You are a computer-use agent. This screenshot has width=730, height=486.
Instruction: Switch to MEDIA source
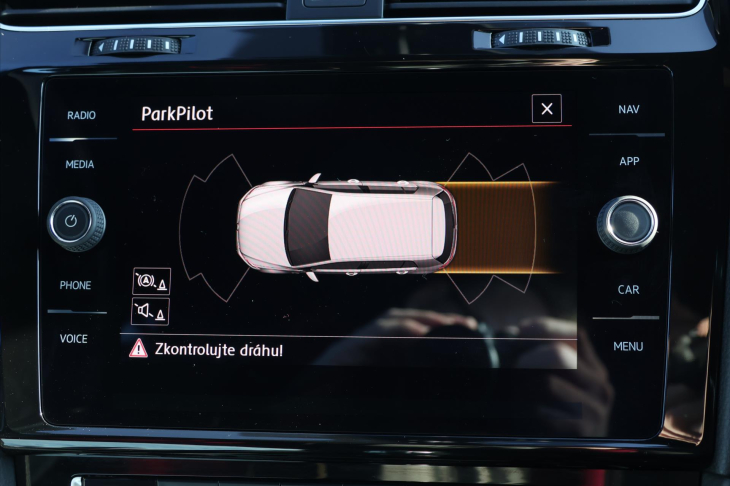(x=80, y=164)
